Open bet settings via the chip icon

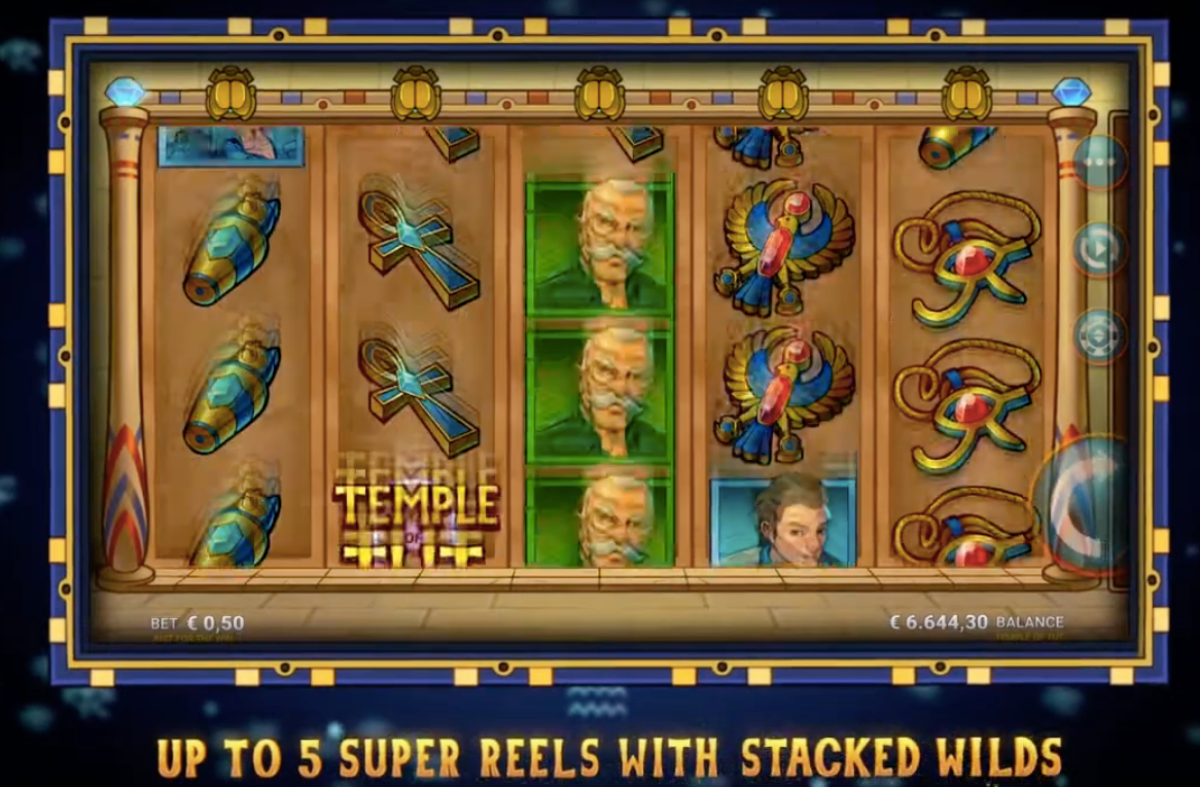[x=1100, y=336]
